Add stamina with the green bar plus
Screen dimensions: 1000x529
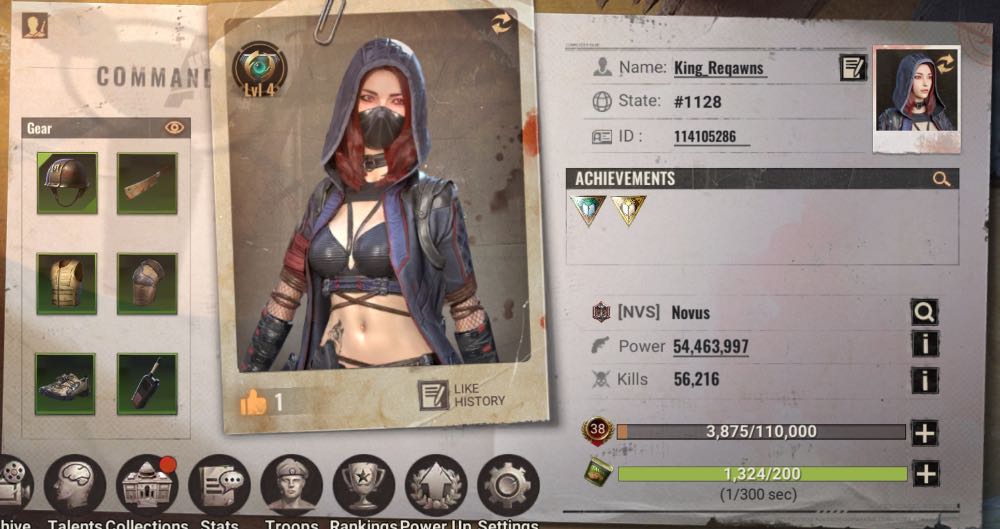[925, 474]
